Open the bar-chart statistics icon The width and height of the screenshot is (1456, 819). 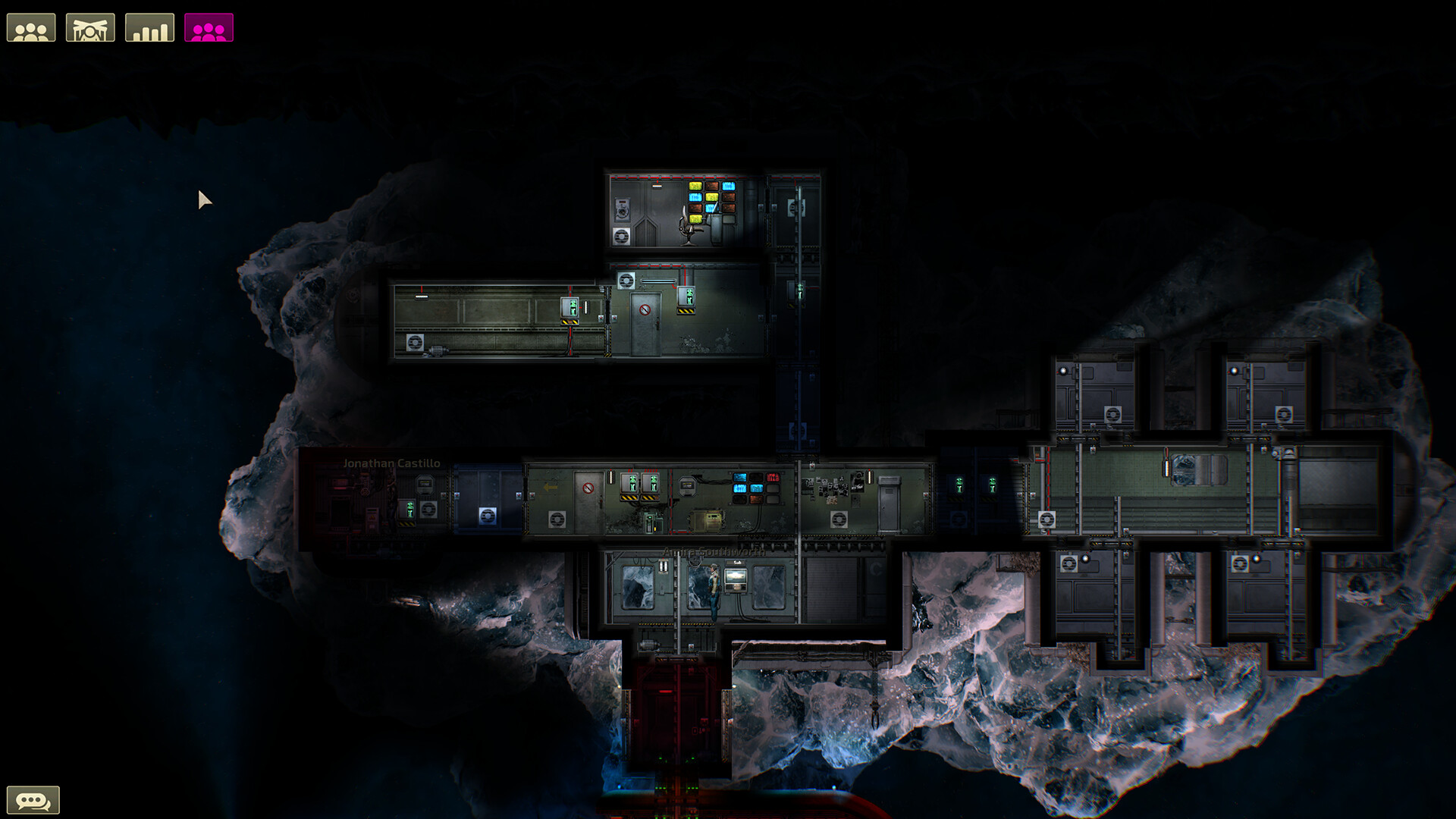[x=149, y=27]
